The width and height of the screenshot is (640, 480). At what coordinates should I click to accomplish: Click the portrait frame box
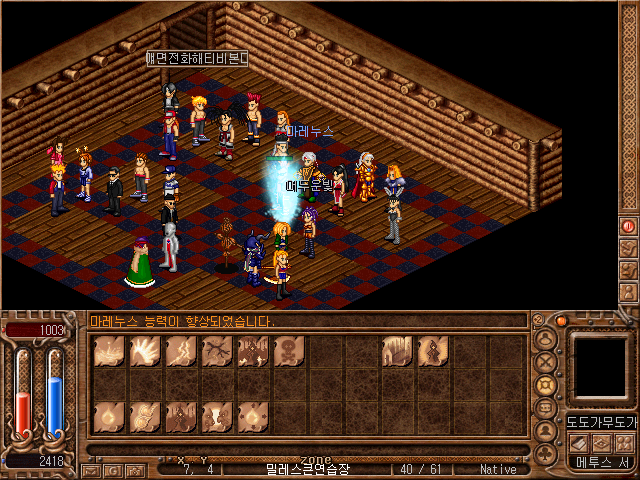601,366
